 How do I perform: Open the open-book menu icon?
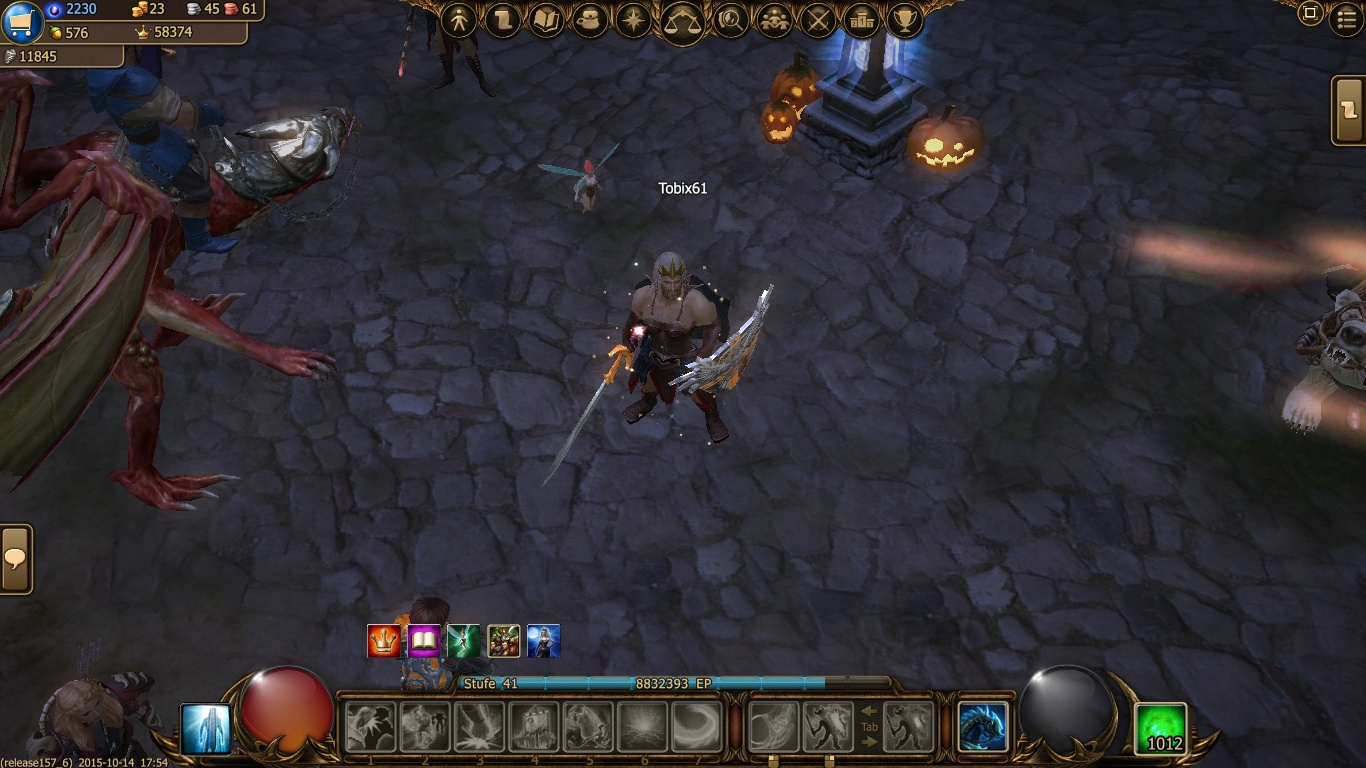(546, 20)
